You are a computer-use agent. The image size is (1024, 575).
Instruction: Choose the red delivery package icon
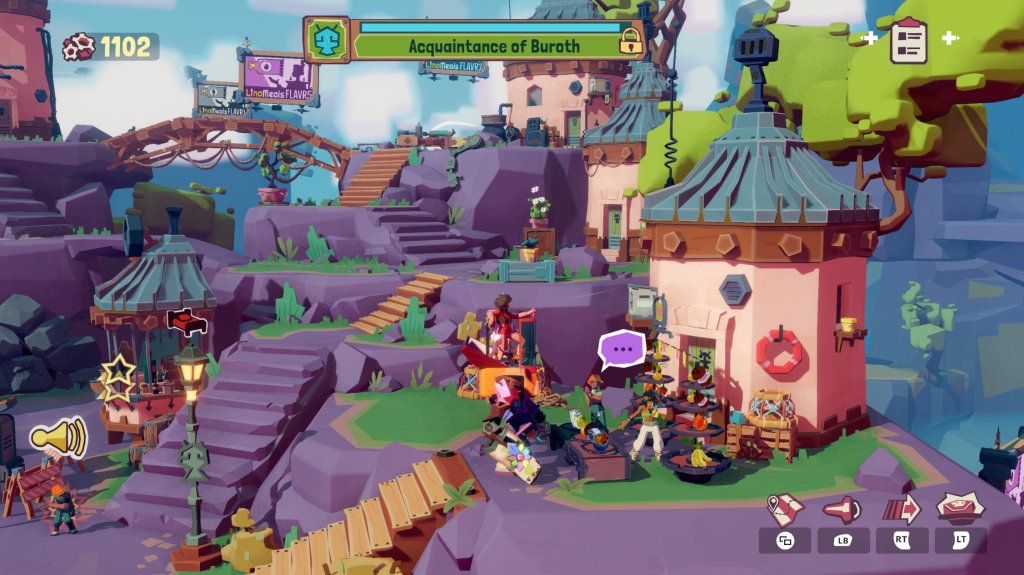pyautogui.click(x=960, y=507)
